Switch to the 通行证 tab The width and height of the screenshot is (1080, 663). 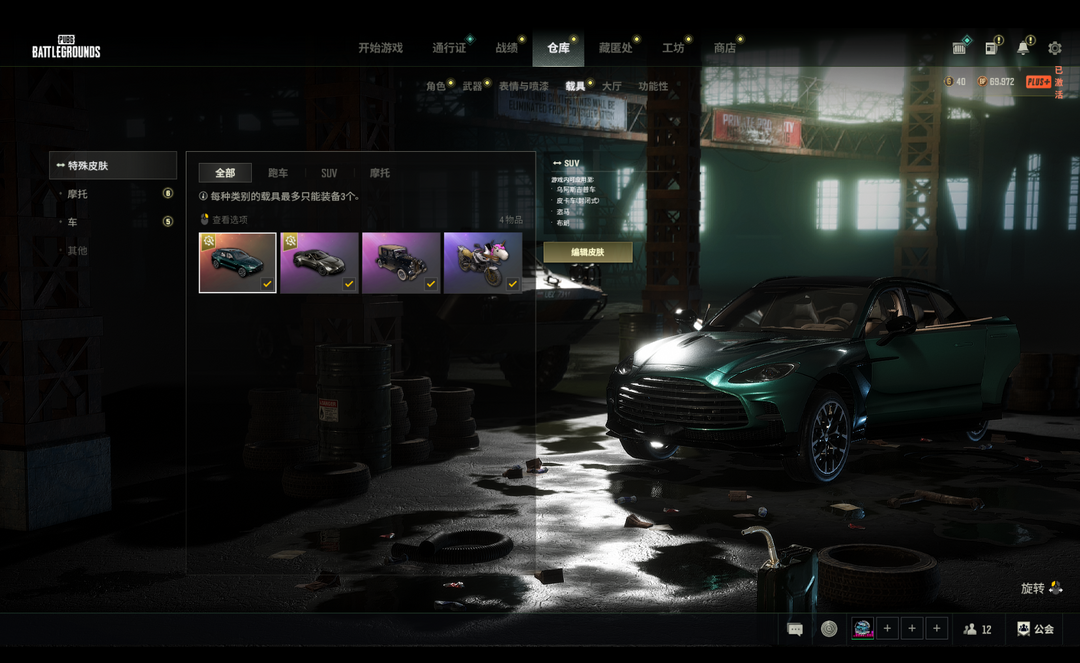pyautogui.click(x=449, y=48)
